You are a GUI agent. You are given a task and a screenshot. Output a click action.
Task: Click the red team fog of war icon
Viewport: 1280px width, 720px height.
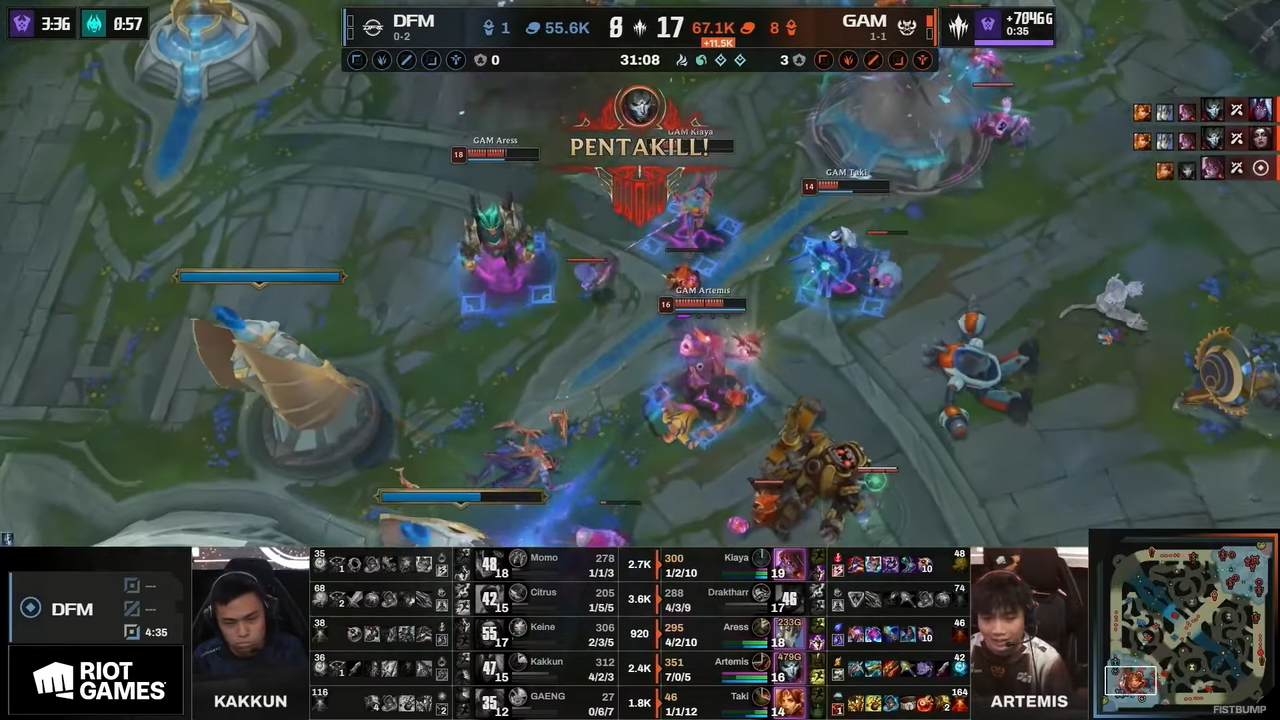click(825, 60)
